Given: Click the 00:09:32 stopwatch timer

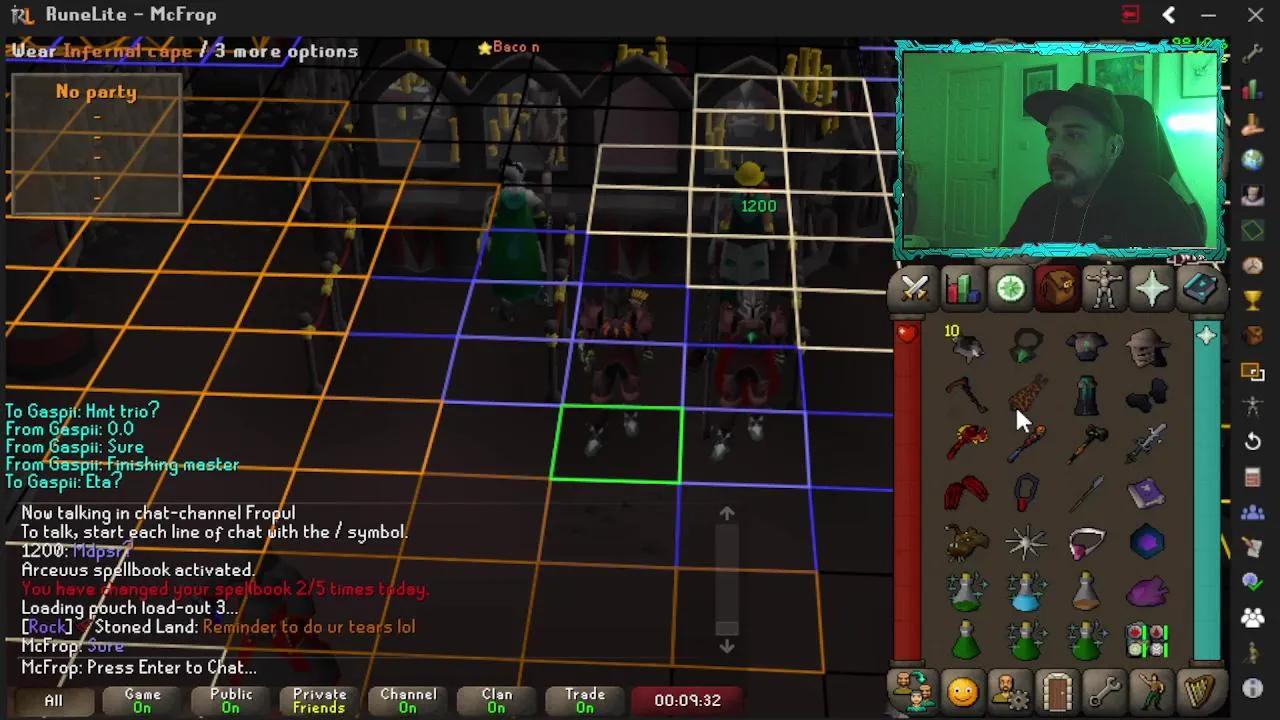Looking at the screenshot, I should coord(686,701).
